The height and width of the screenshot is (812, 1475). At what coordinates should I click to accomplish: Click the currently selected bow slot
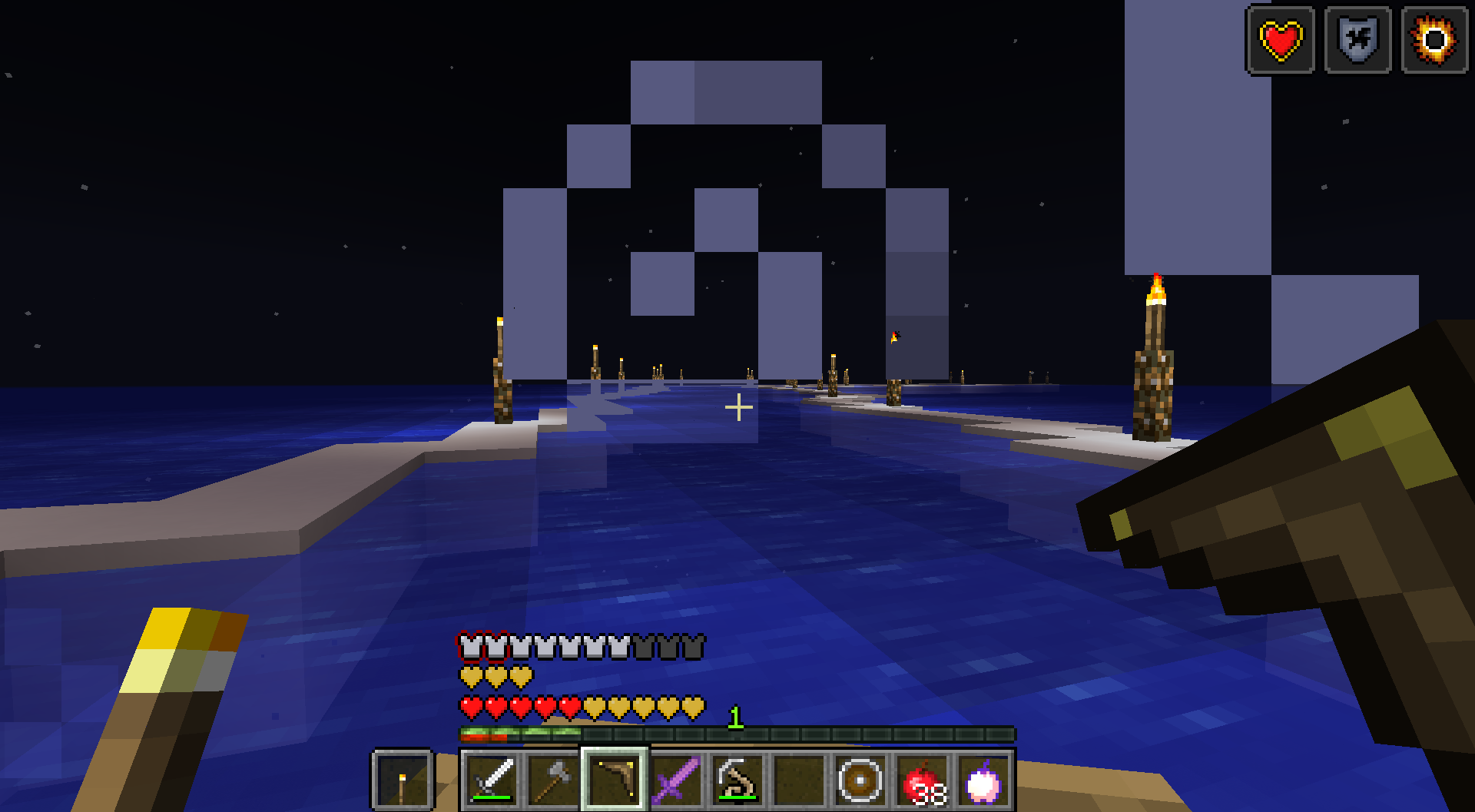[x=615, y=780]
